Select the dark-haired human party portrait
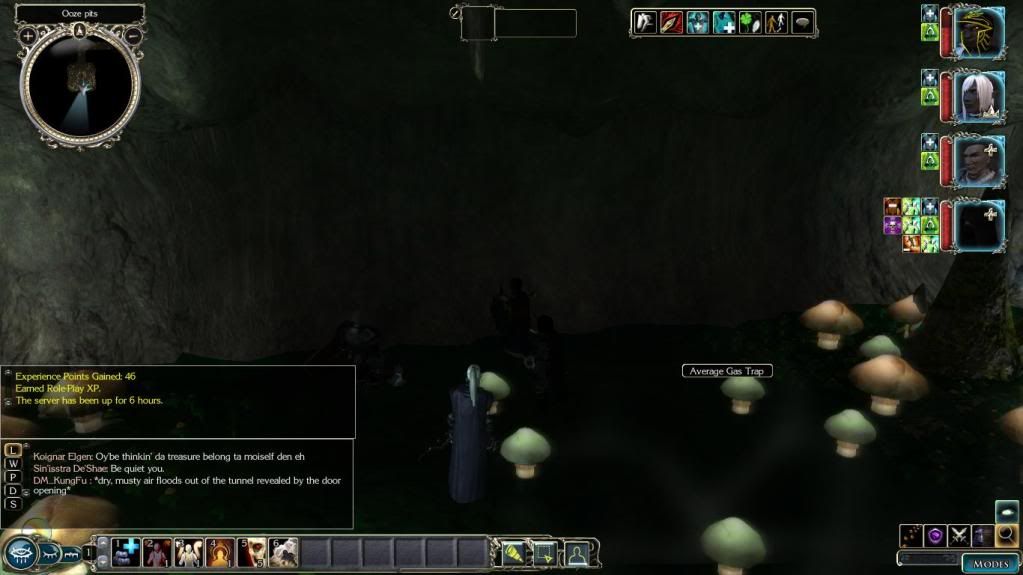1023x575 pixels. point(978,160)
